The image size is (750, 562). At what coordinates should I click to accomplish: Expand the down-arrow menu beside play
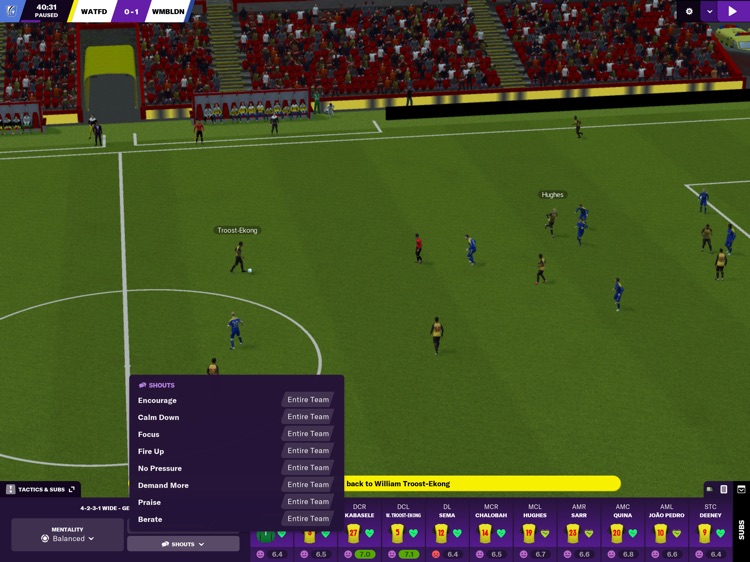(710, 12)
